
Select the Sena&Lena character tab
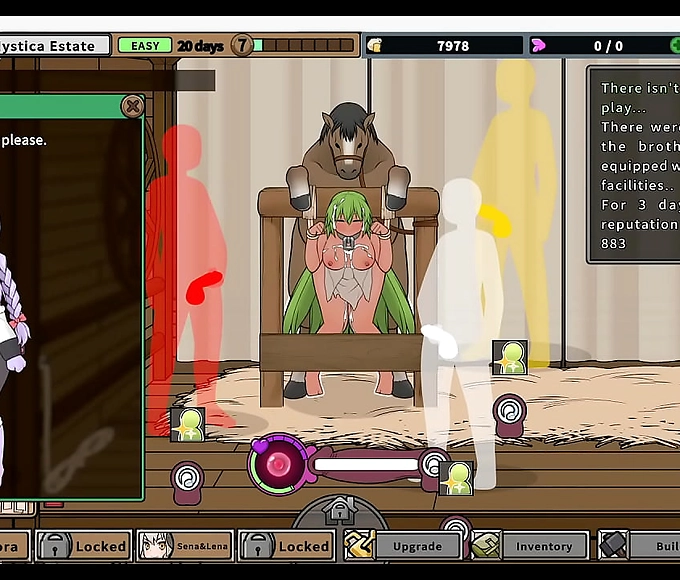[x=185, y=546]
